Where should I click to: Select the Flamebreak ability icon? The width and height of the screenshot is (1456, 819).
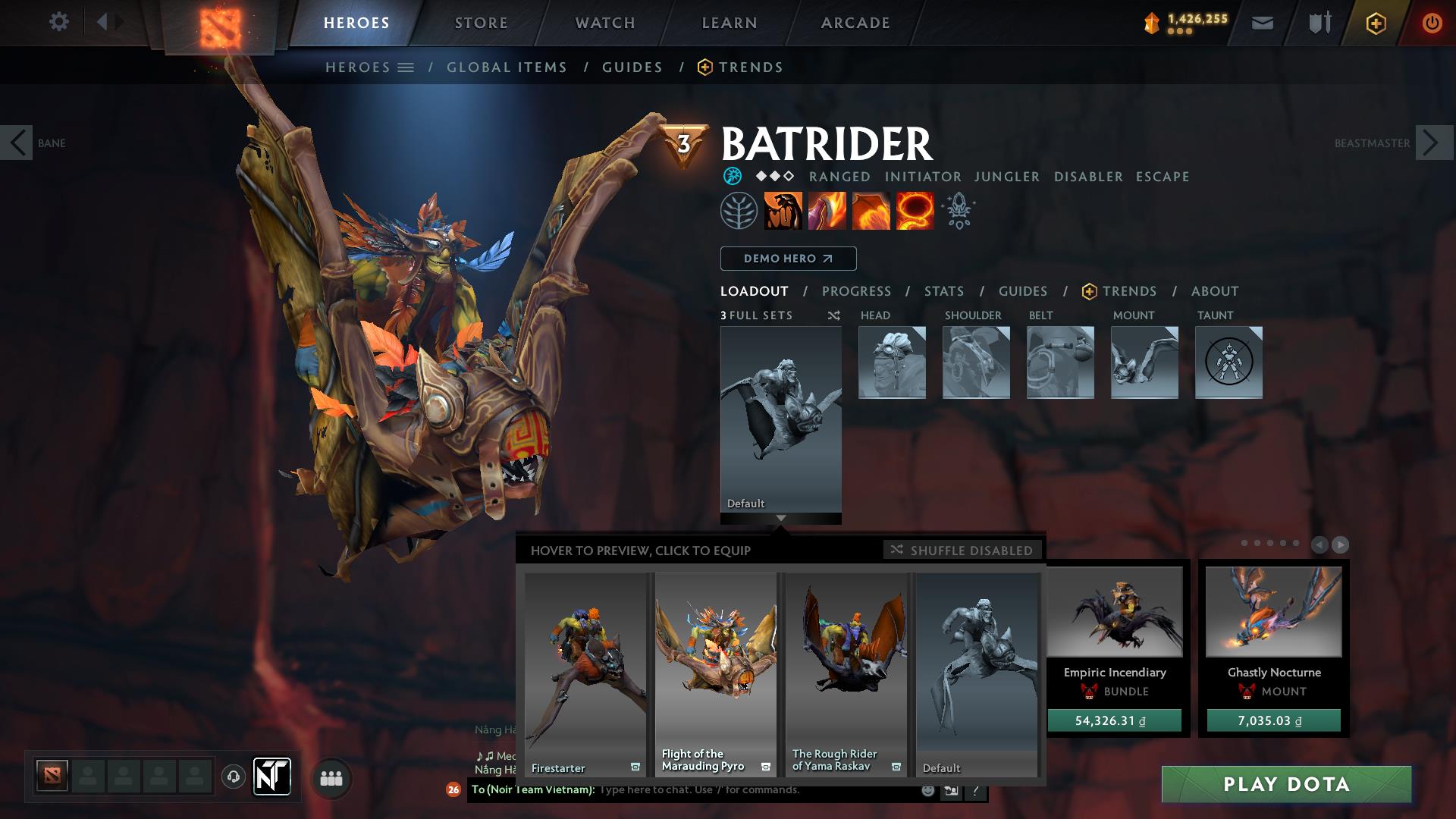826,211
